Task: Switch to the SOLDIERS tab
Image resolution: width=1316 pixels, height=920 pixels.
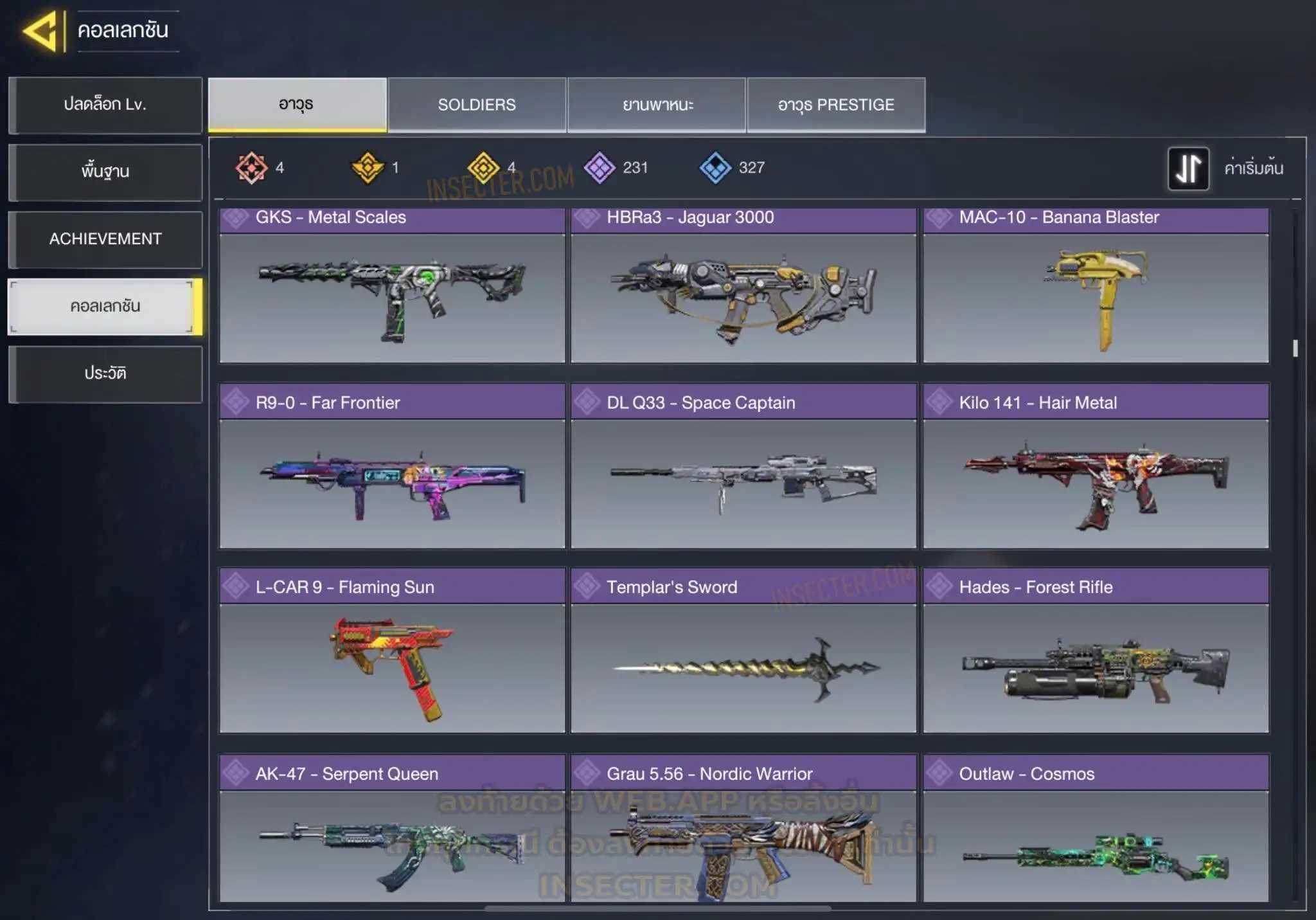Action: click(477, 105)
